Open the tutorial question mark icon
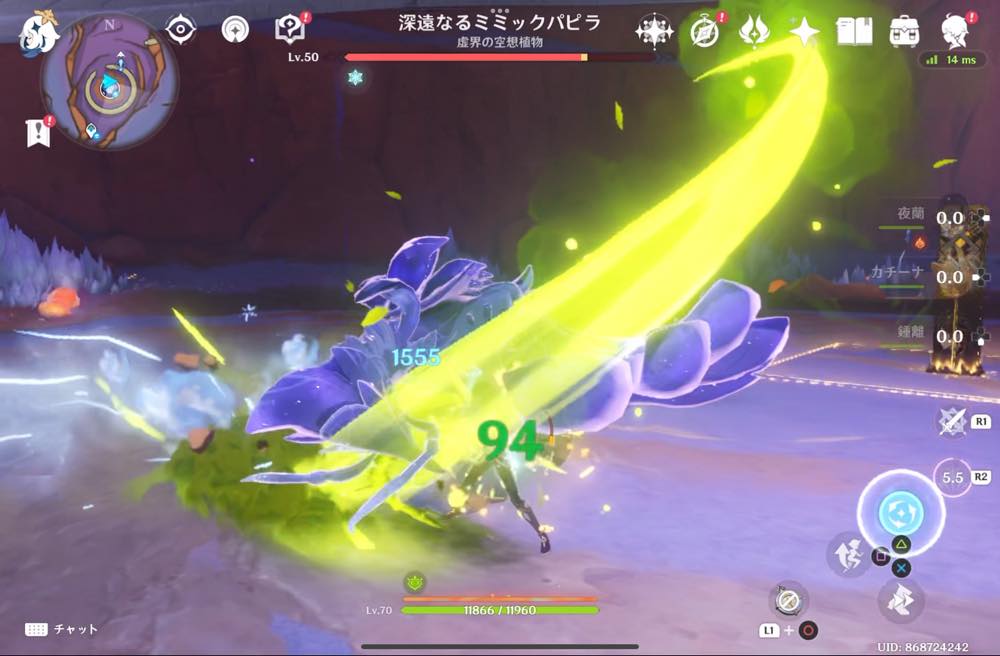This screenshot has height=656, width=1000. click(291, 29)
